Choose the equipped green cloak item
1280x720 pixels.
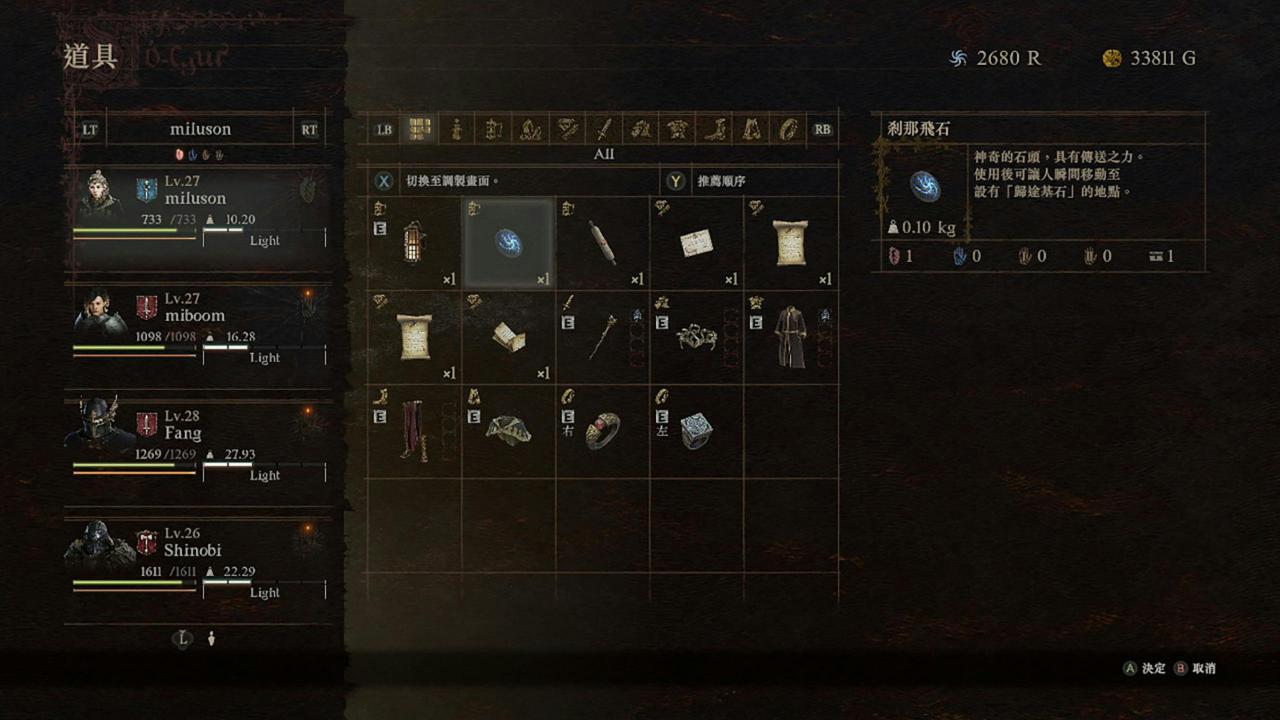click(508, 431)
